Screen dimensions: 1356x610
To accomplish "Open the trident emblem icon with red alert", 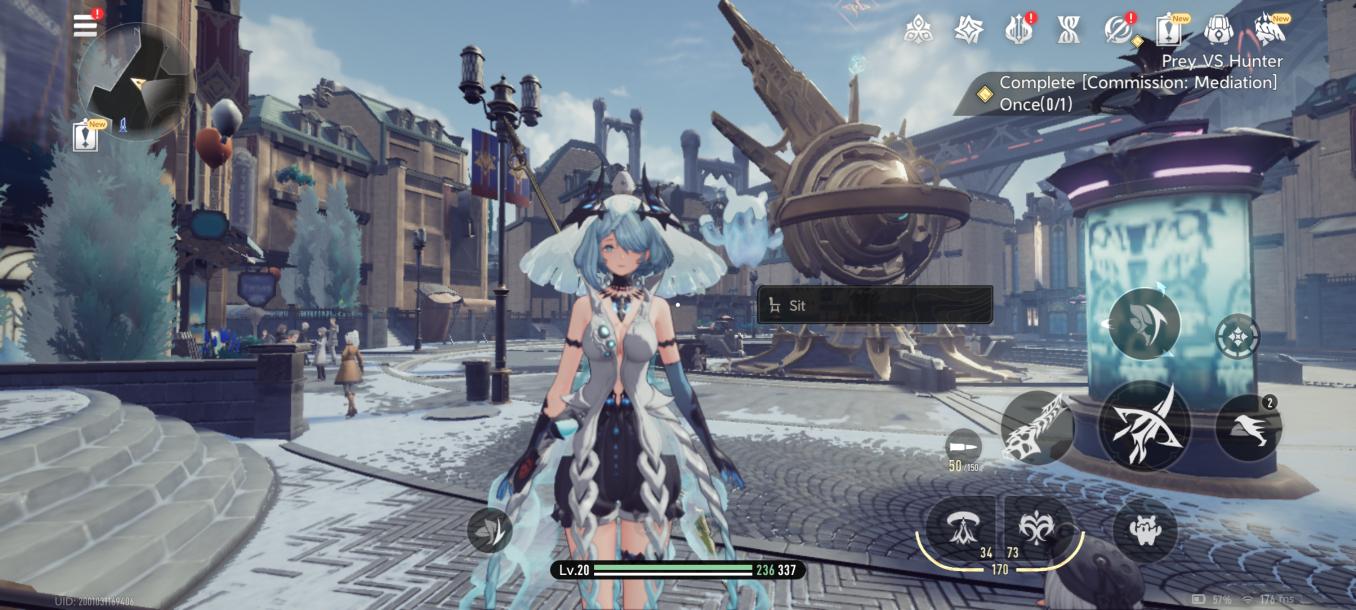I will 1018,31.
